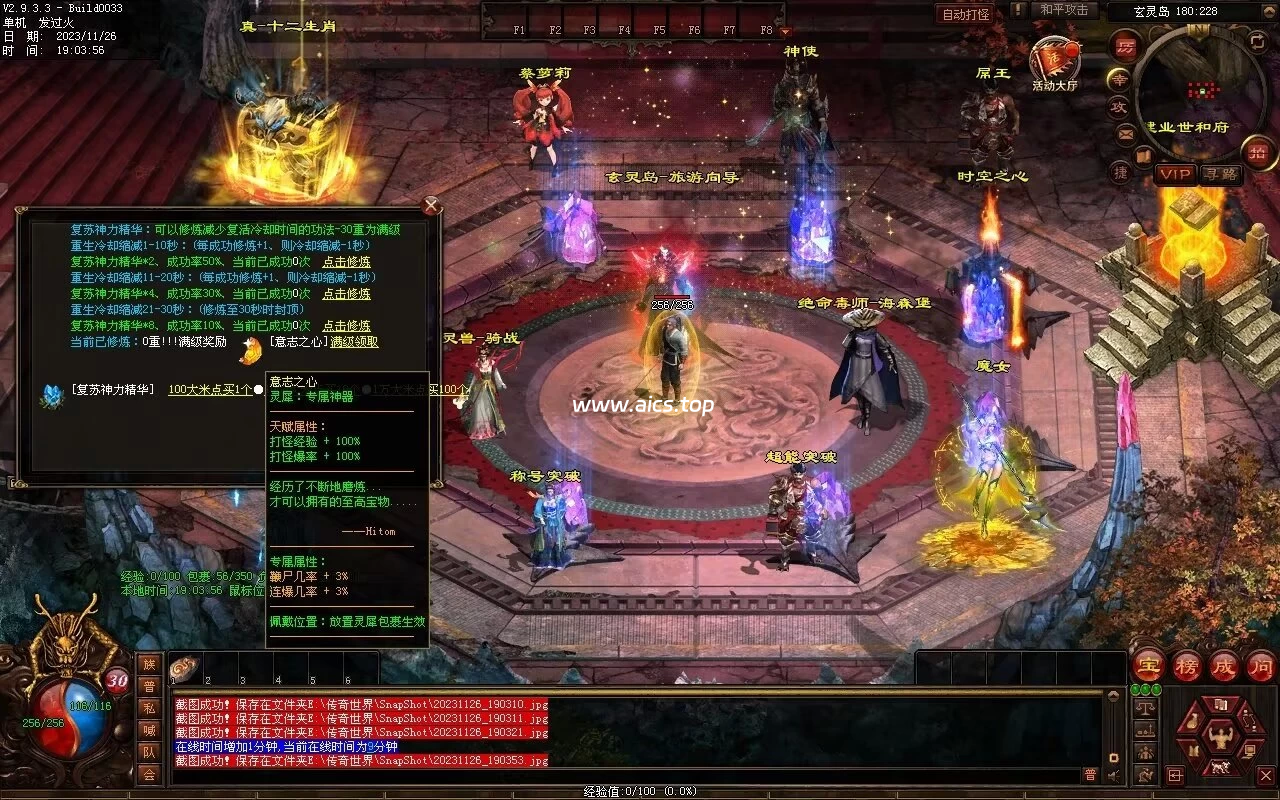Open the VIP panel
Image resolution: width=1280 pixels, height=800 pixels.
[x=1175, y=174]
